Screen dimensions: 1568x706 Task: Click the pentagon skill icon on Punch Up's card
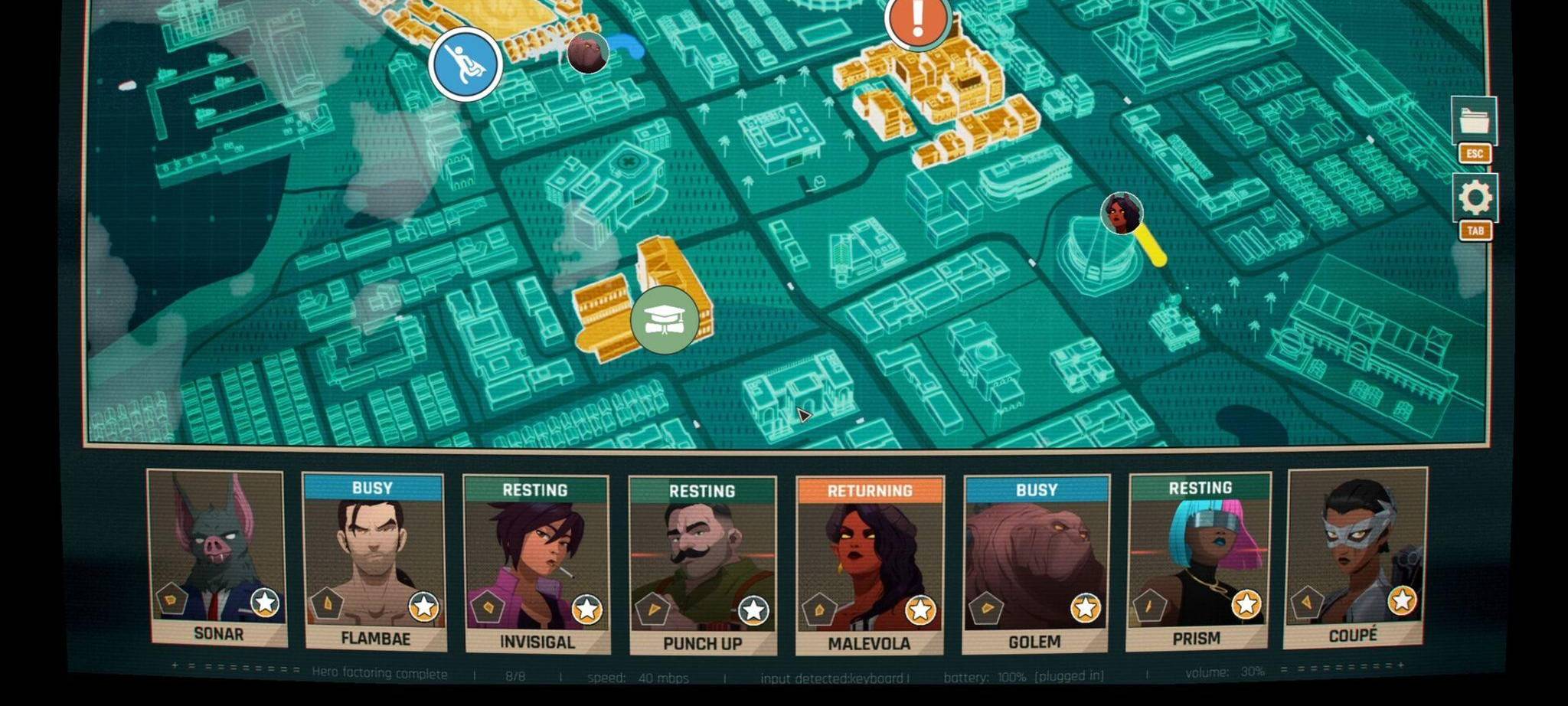click(x=653, y=610)
